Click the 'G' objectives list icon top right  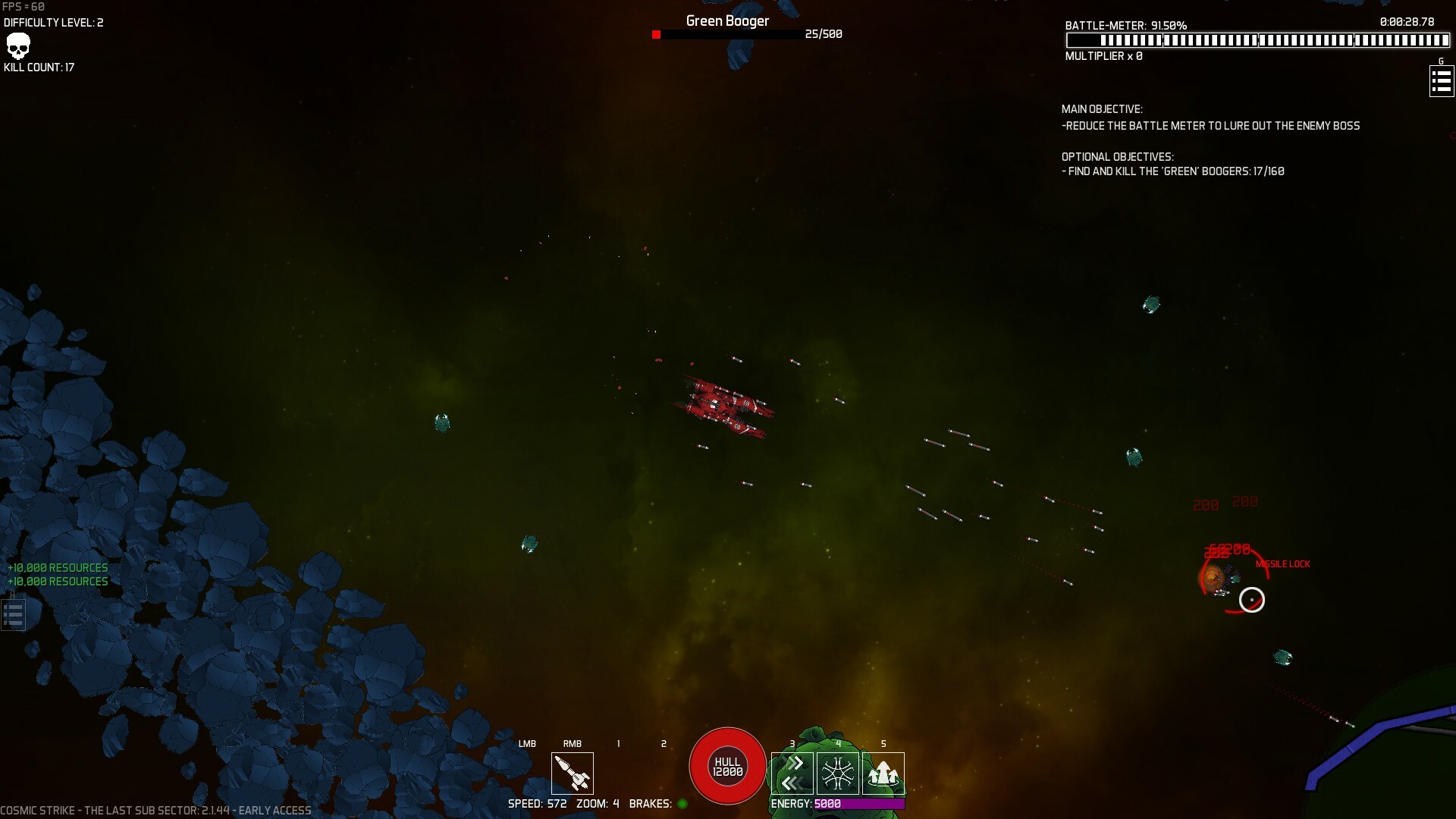pyautogui.click(x=1442, y=80)
